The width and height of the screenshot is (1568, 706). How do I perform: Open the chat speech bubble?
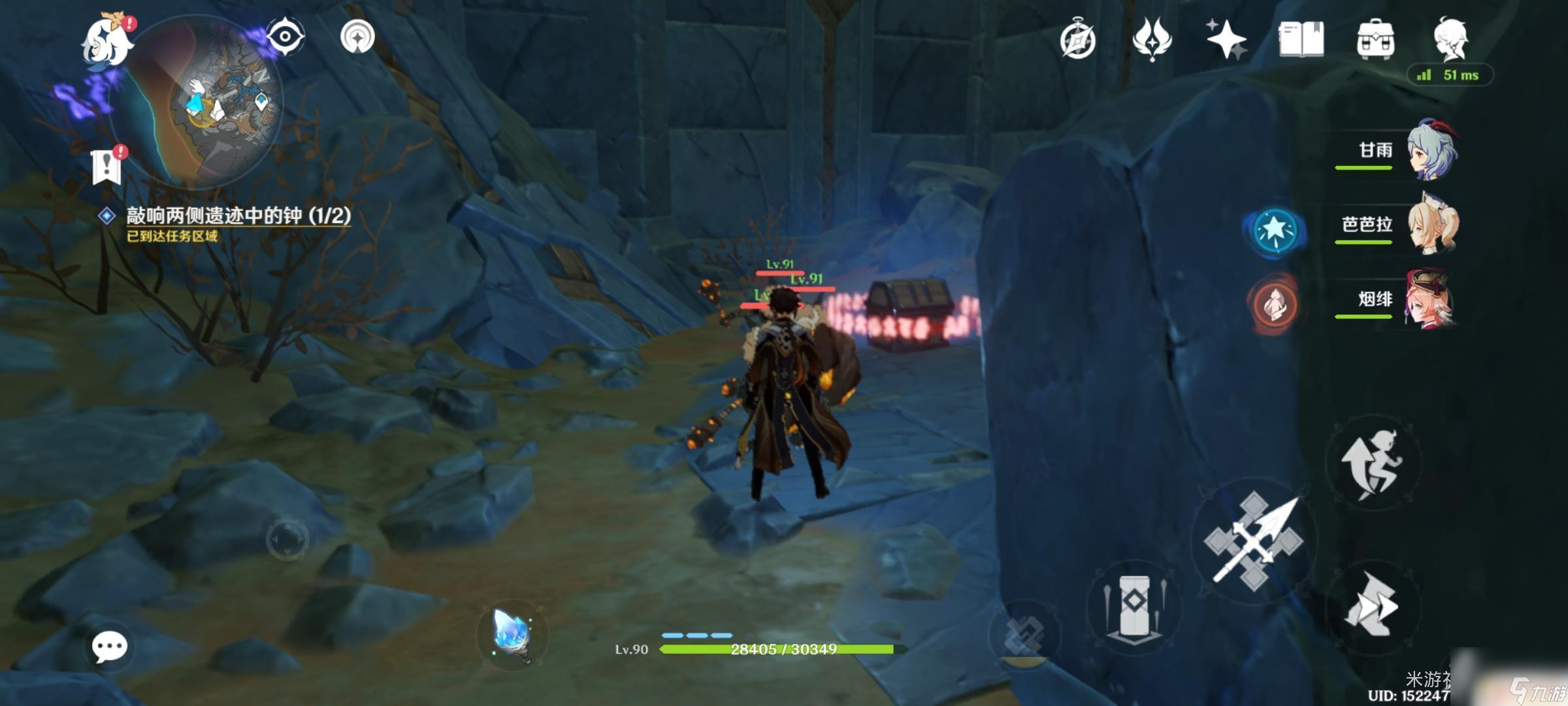[109, 647]
